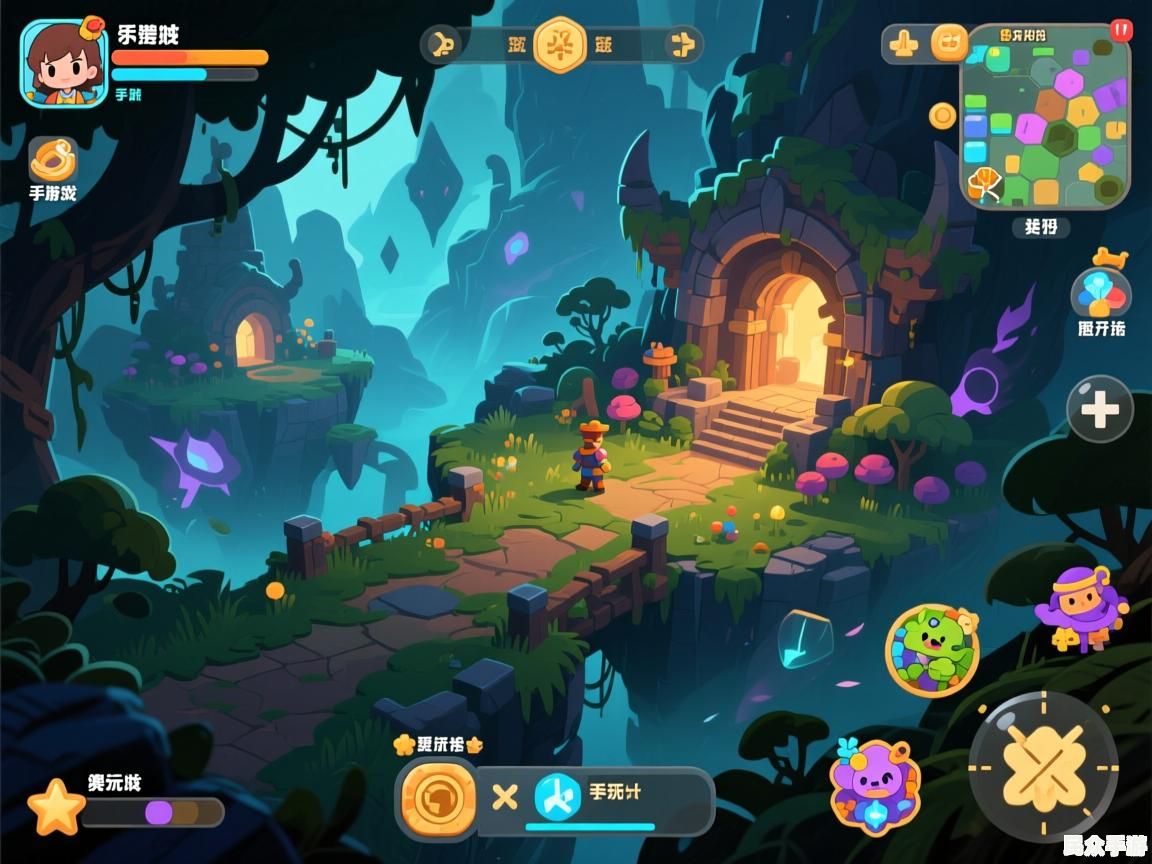Tap the red alert badge on minimap
Screen dimensions: 1152x864
1121,30
